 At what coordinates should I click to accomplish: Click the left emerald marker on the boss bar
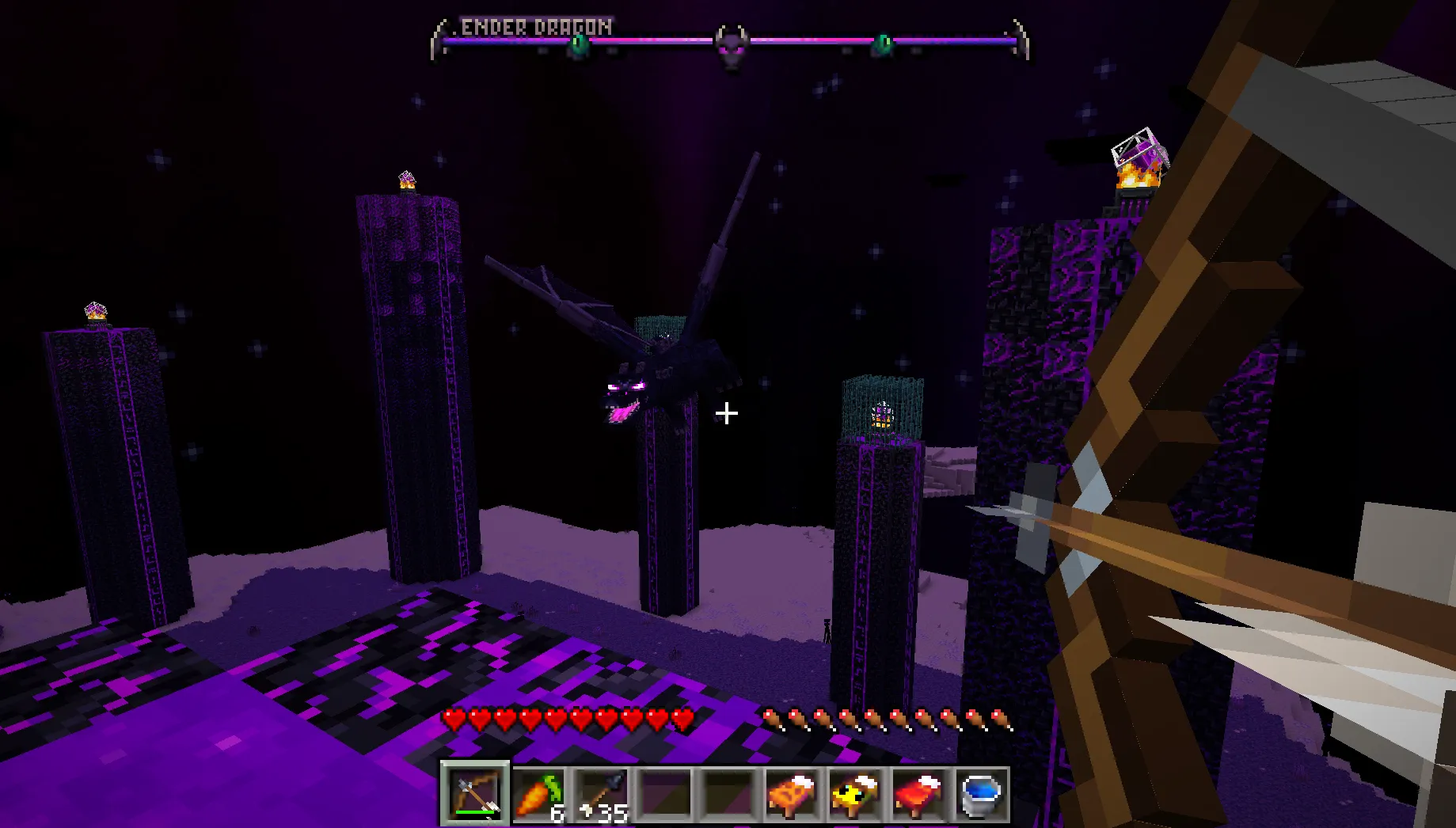pos(579,41)
